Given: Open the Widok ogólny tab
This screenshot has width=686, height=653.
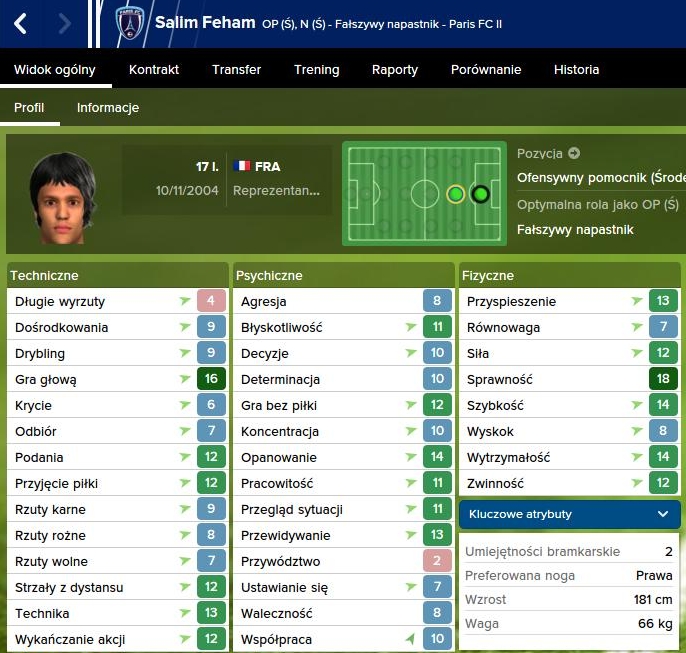Looking at the screenshot, I should (x=55, y=70).
